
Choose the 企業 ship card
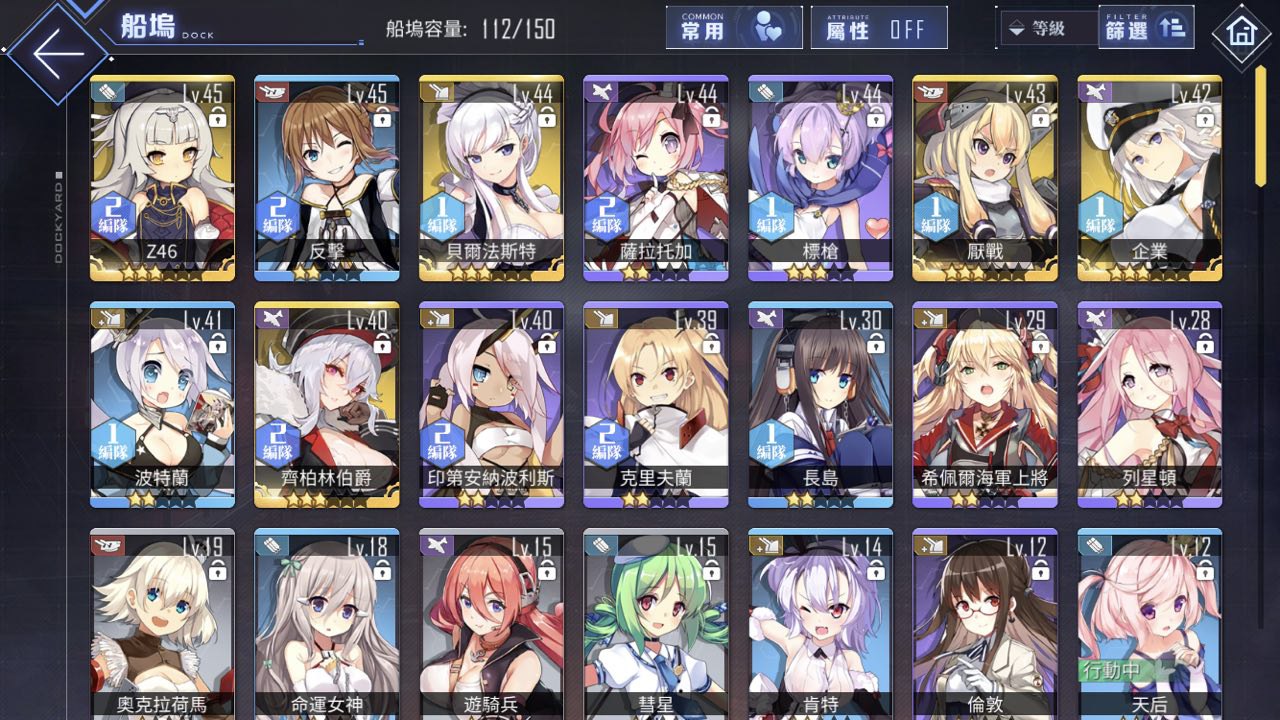click(1149, 178)
